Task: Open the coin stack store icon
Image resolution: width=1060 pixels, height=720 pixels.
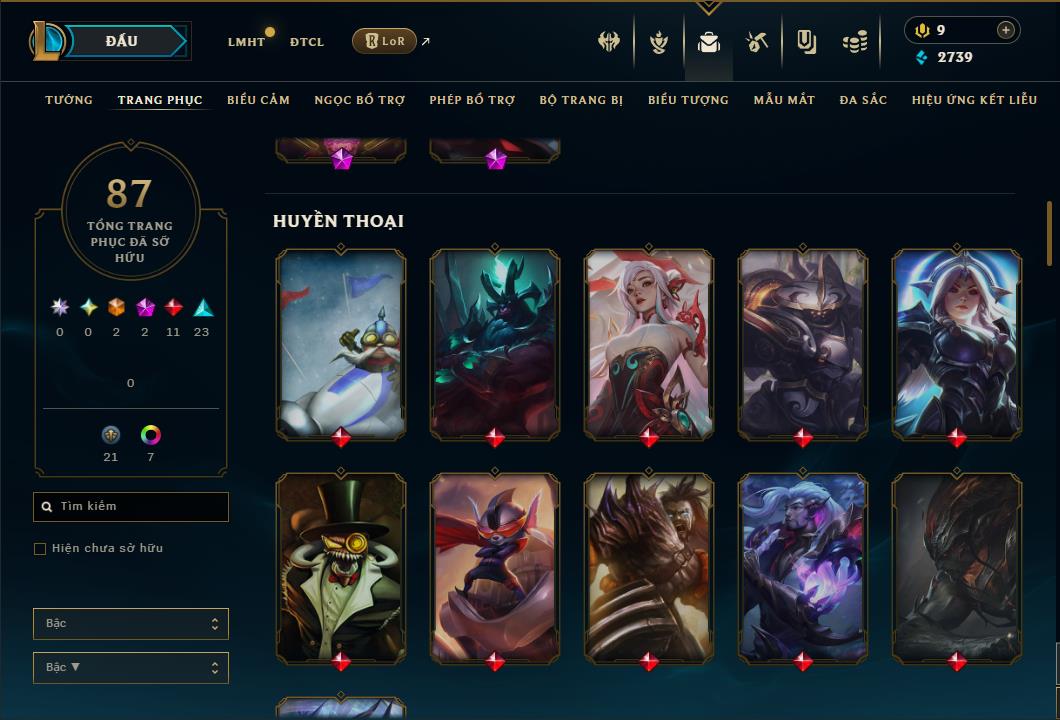Action: (855, 42)
